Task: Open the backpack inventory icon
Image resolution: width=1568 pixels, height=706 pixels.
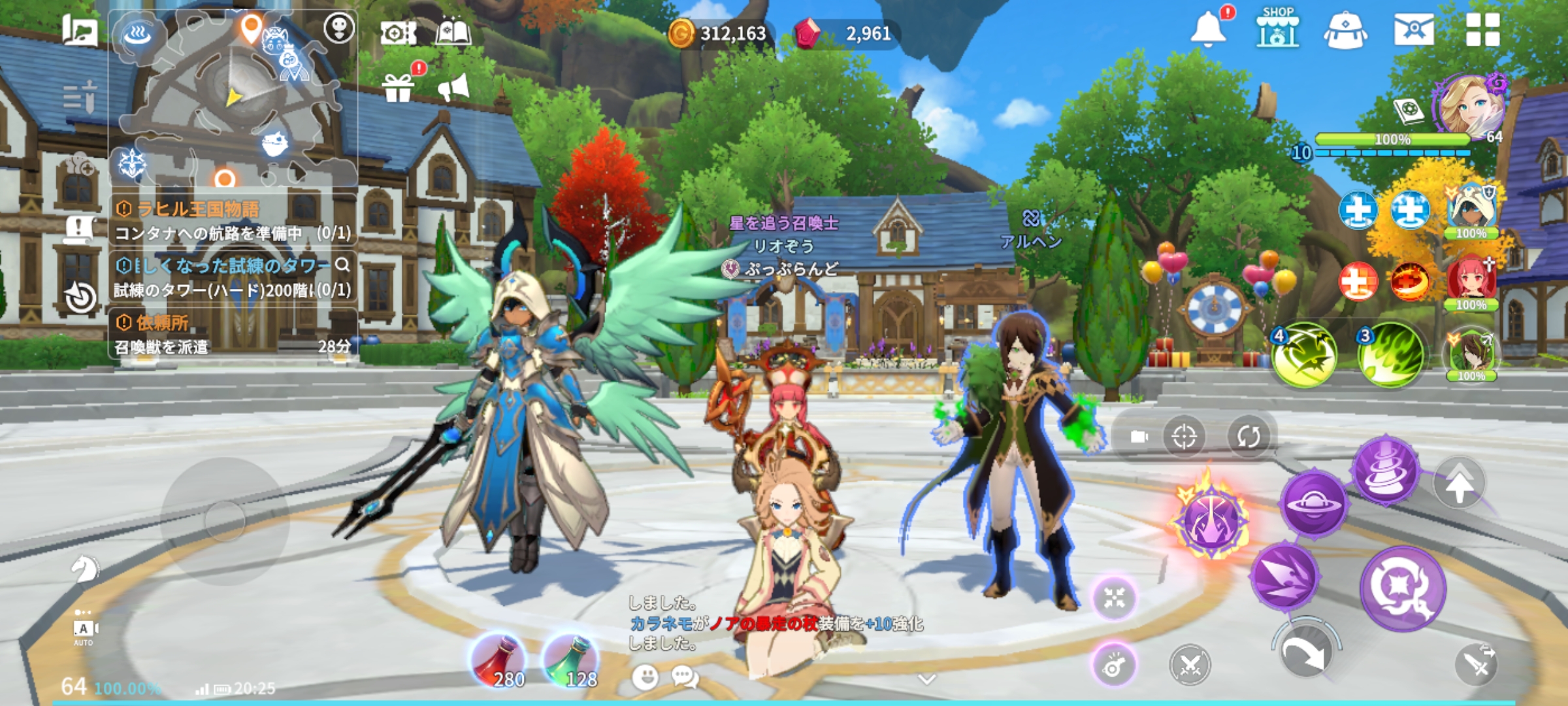Action: tap(1345, 30)
